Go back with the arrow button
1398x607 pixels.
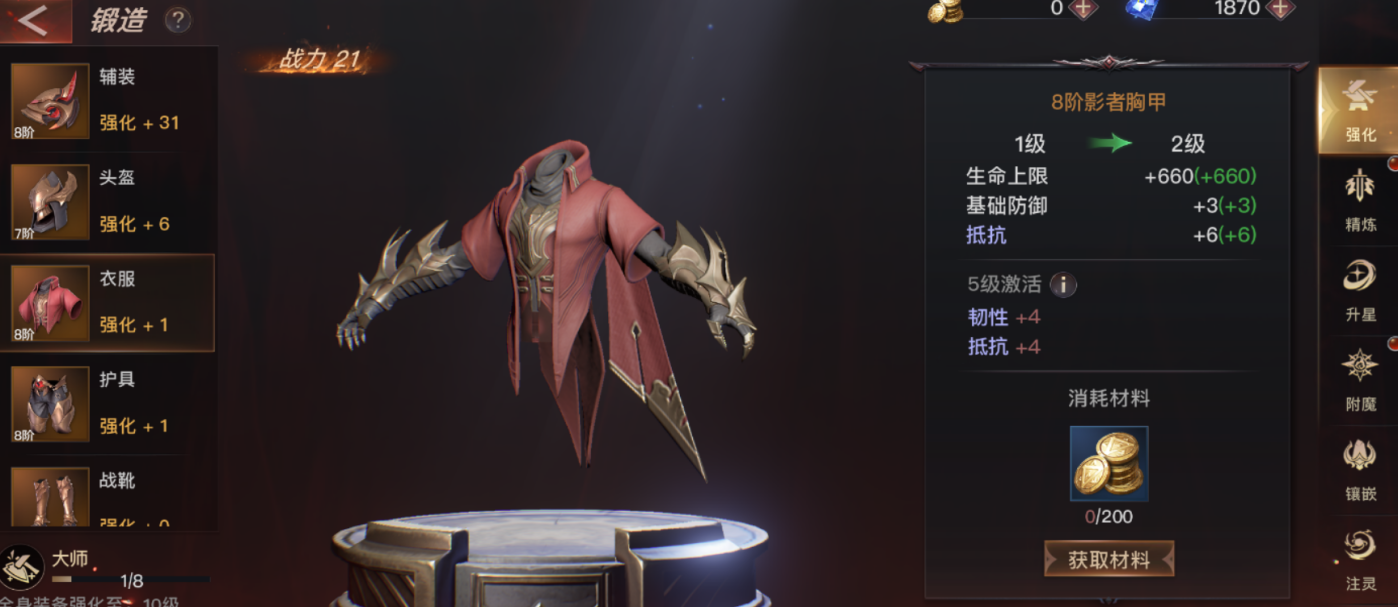point(34,20)
